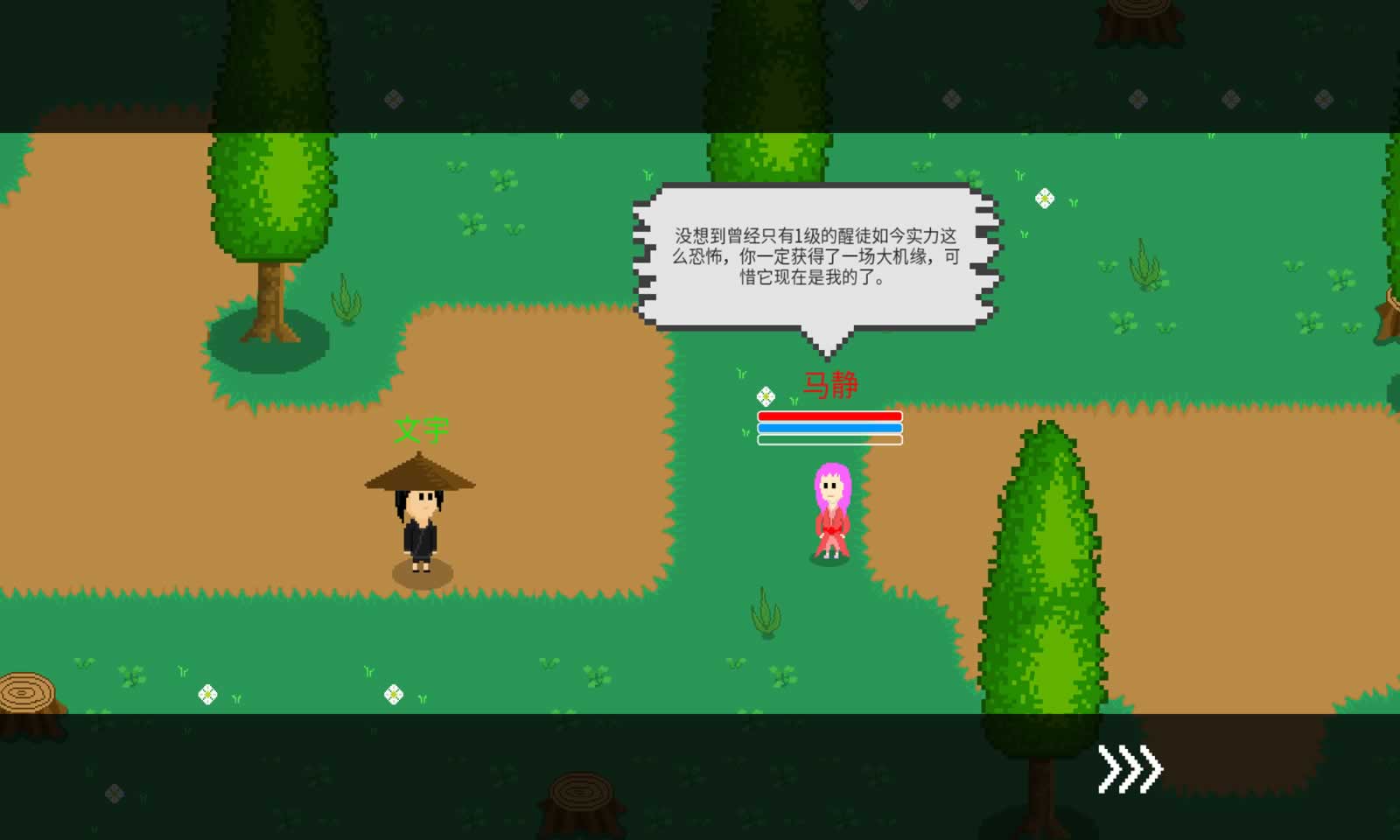Select the red name label 马静
1400x840 pixels.
[x=829, y=383]
